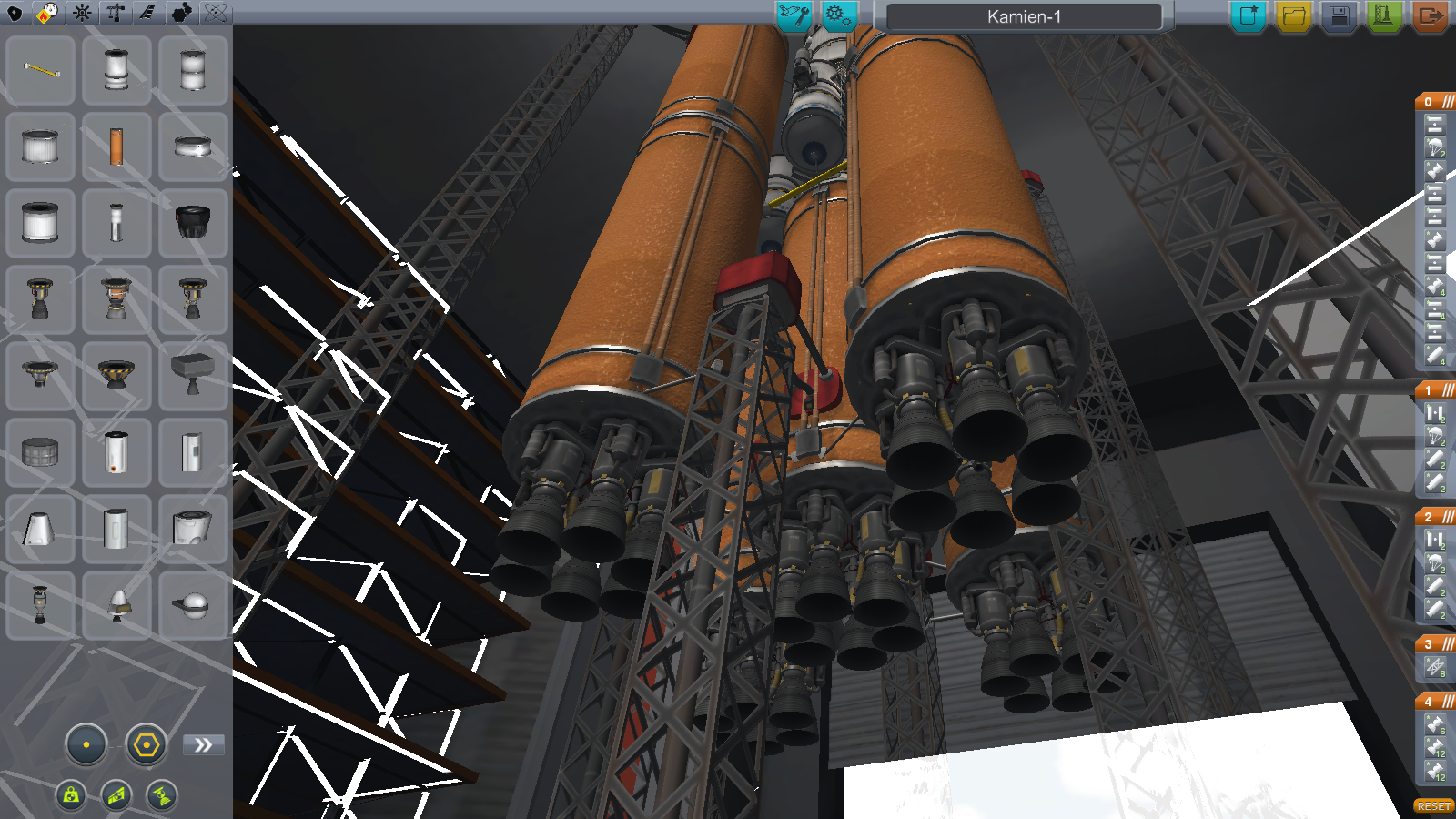Open the Science parts tab
The width and height of the screenshot is (1456, 819).
pos(216,13)
